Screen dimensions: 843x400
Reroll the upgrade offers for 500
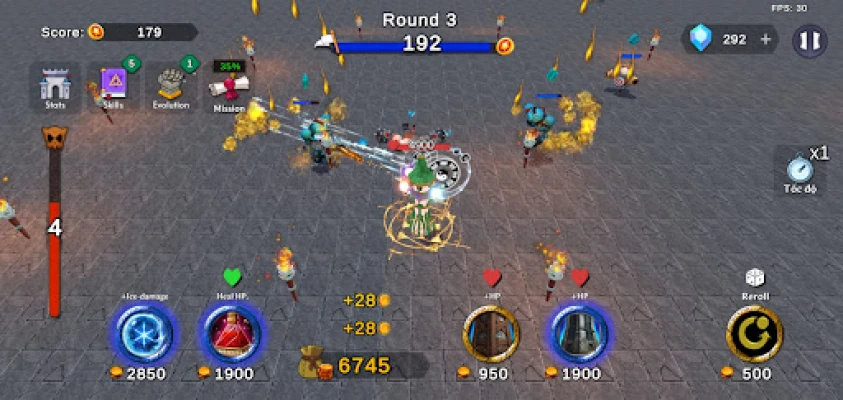tap(754, 333)
